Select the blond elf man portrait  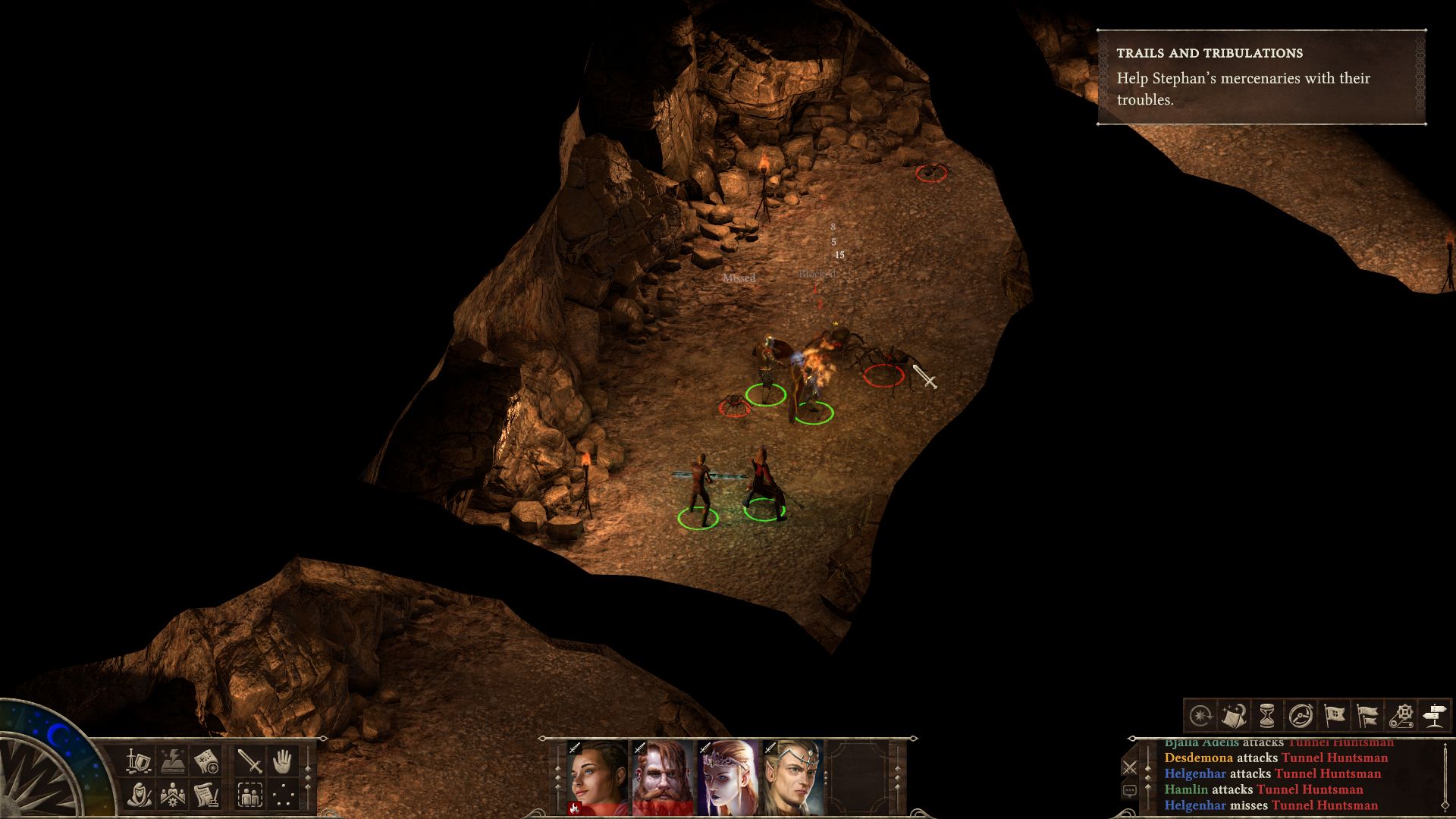(x=792, y=778)
